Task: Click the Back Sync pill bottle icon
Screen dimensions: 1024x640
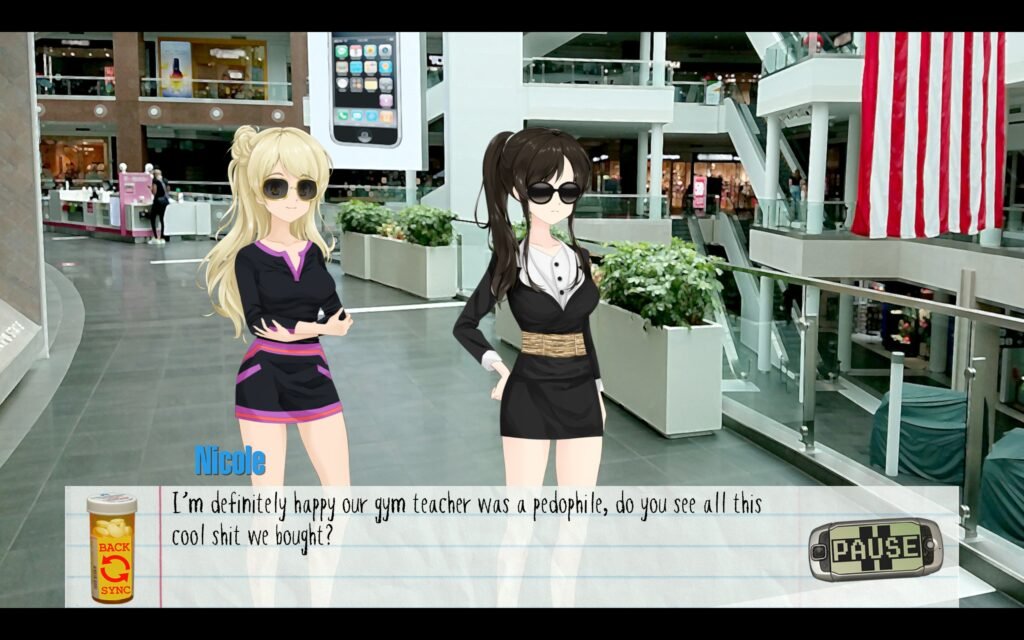Action: pos(111,548)
